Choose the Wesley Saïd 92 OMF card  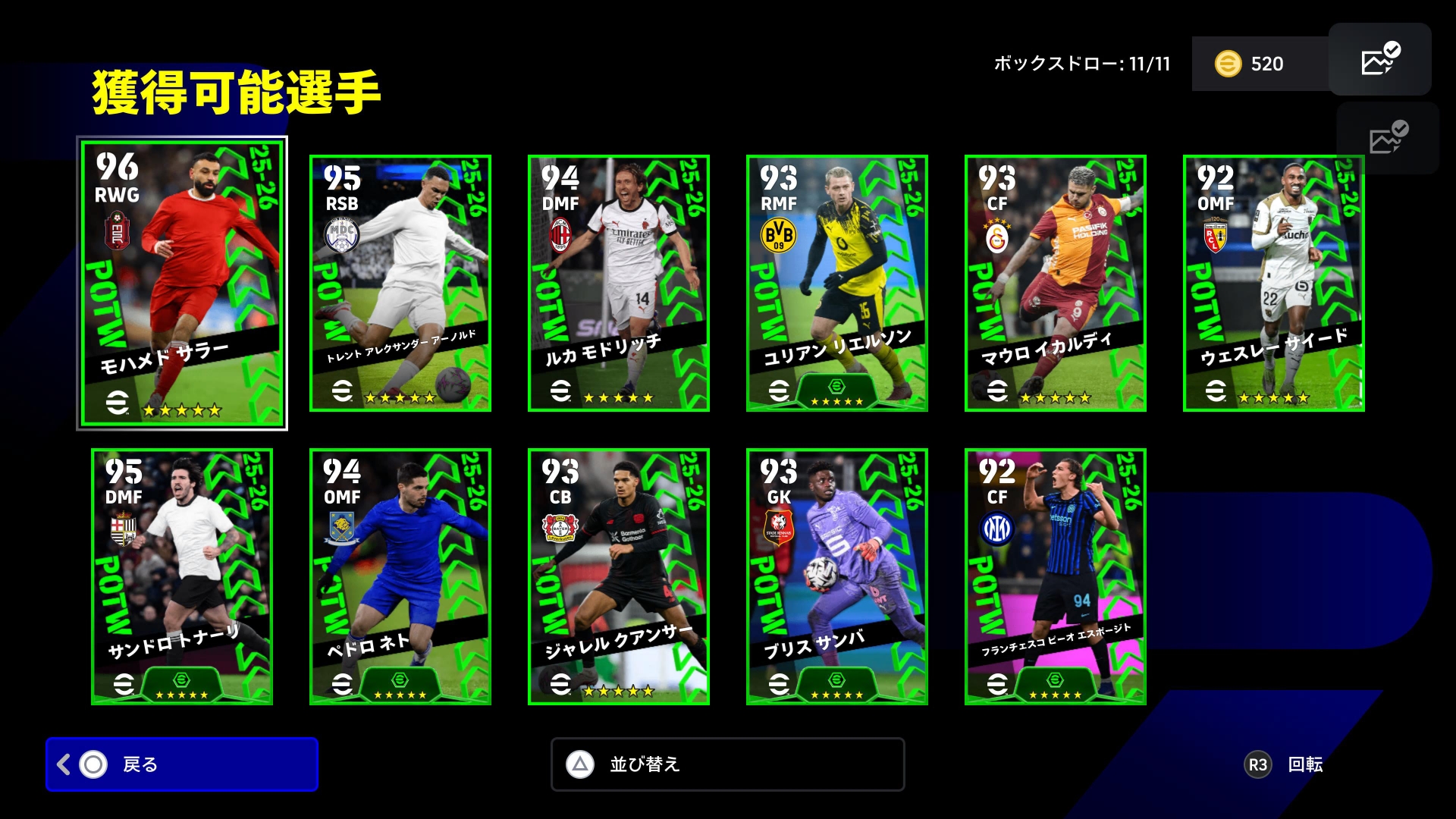coord(1274,283)
